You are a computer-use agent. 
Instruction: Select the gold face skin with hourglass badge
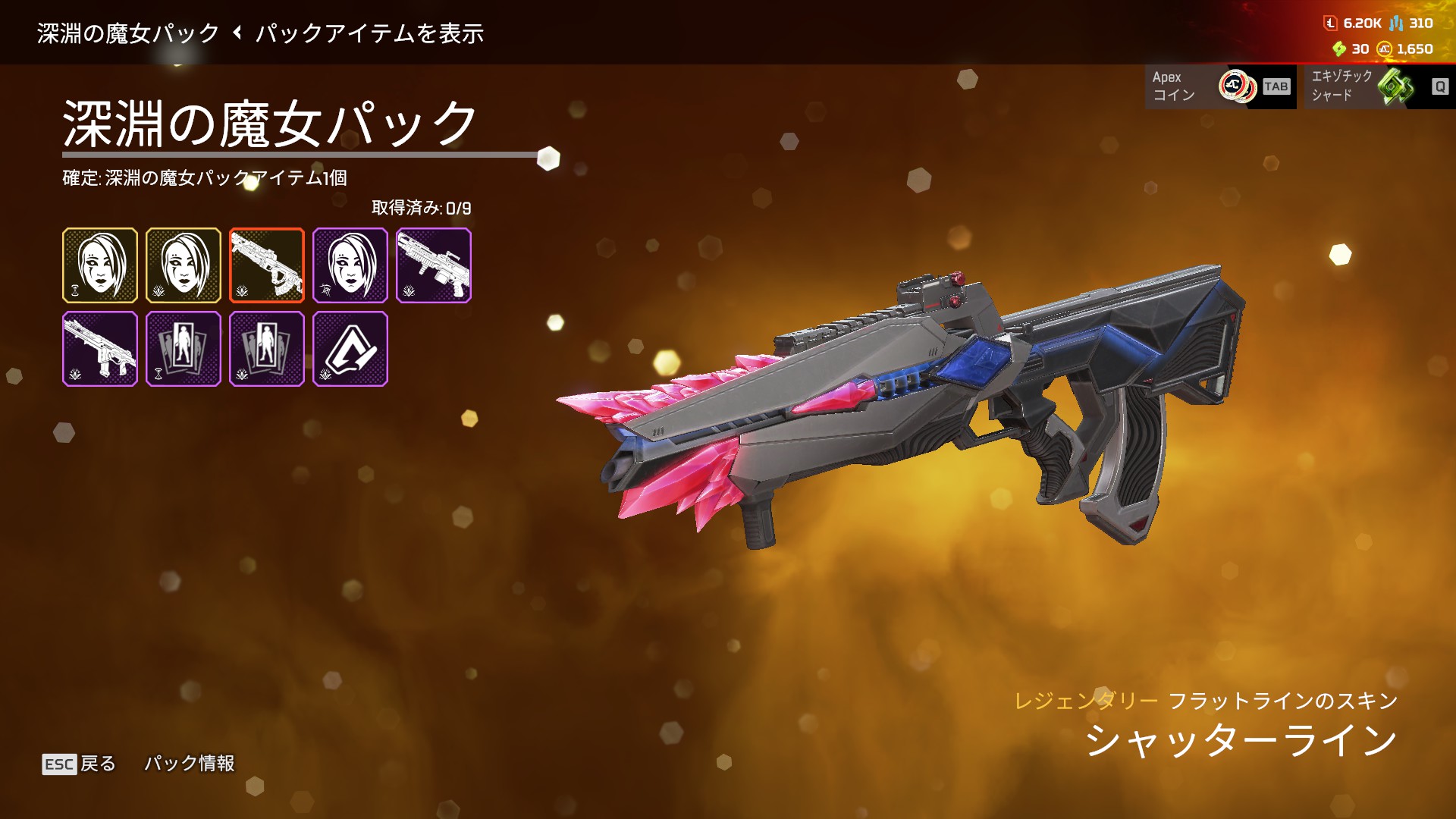point(100,265)
